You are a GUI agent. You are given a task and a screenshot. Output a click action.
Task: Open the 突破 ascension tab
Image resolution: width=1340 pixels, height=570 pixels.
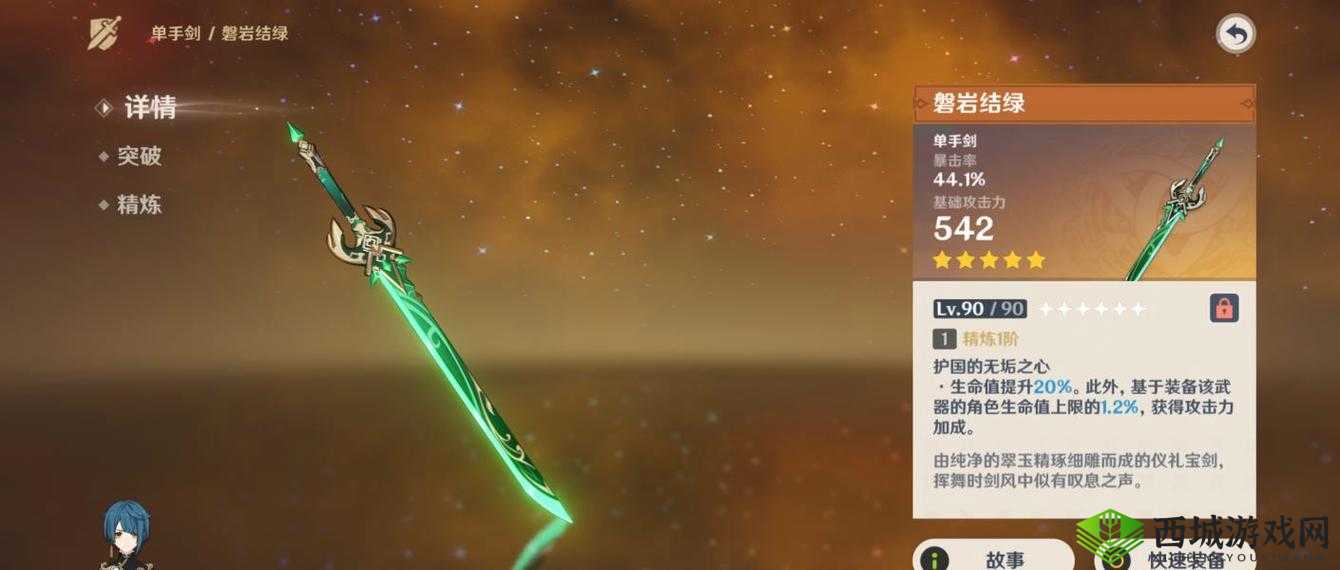pyautogui.click(x=138, y=156)
